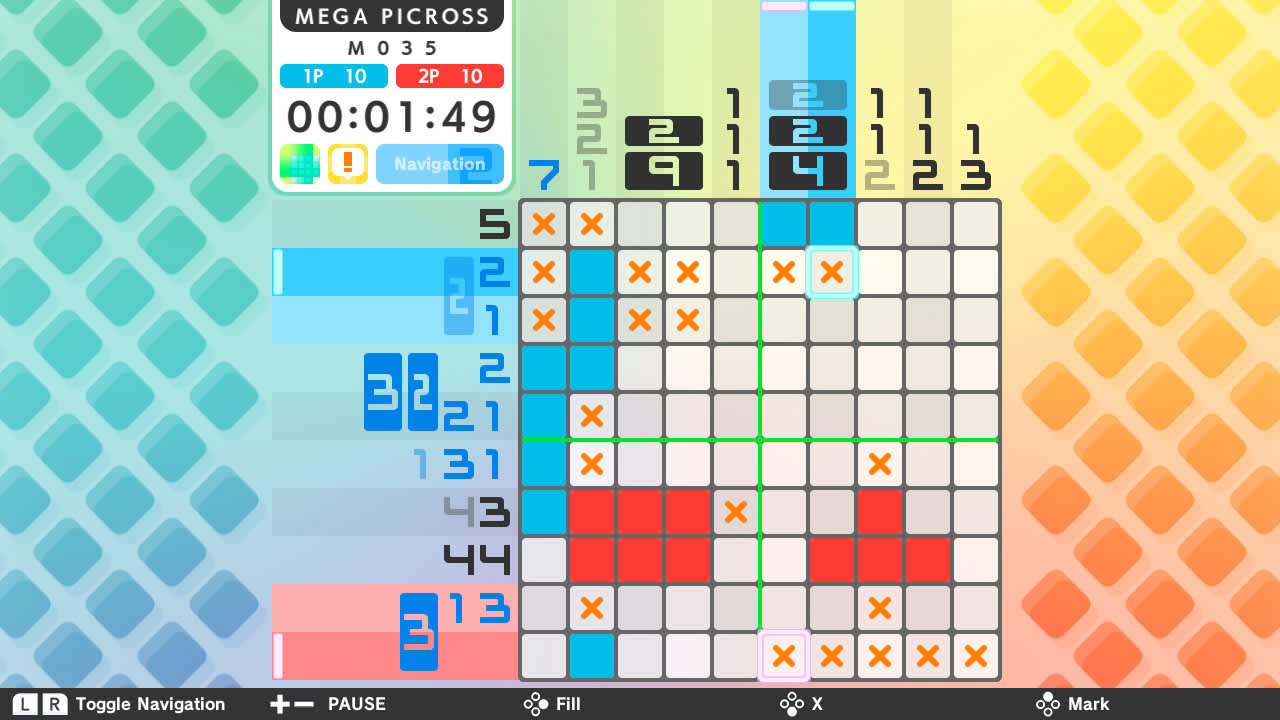Select the red 2P player badge
The height and width of the screenshot is (720, 1280).
pos(449,75)
